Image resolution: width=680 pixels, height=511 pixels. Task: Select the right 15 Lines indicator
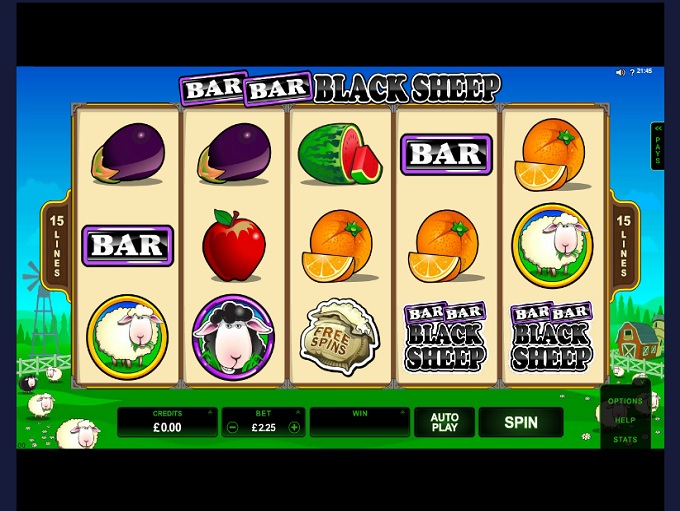pyautogui.click(x=624, y=245)
